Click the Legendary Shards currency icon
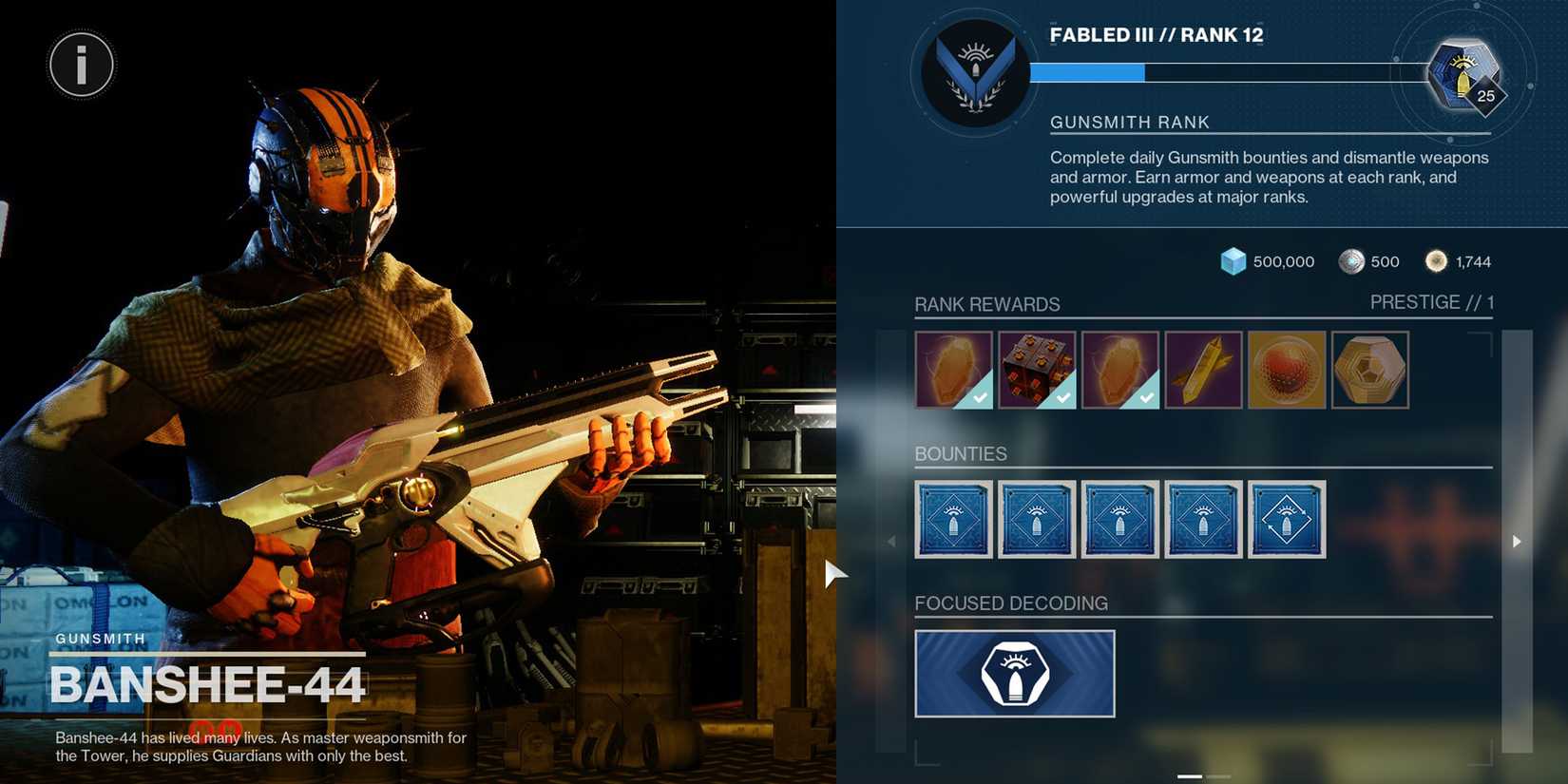 point(1435,259)
